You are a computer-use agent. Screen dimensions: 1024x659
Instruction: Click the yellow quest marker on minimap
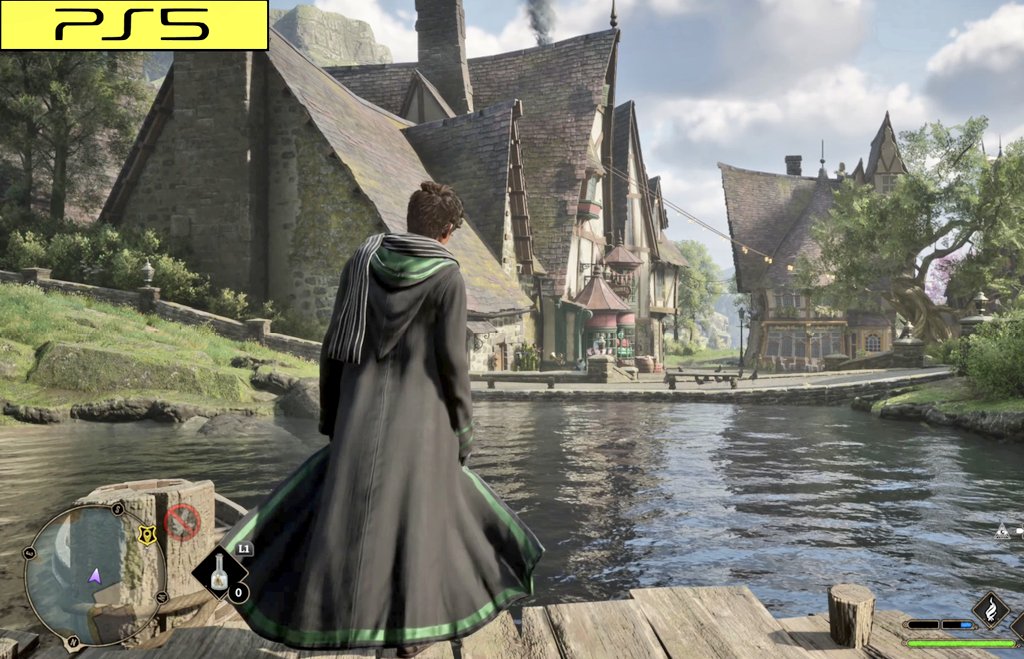pos(148,535)
